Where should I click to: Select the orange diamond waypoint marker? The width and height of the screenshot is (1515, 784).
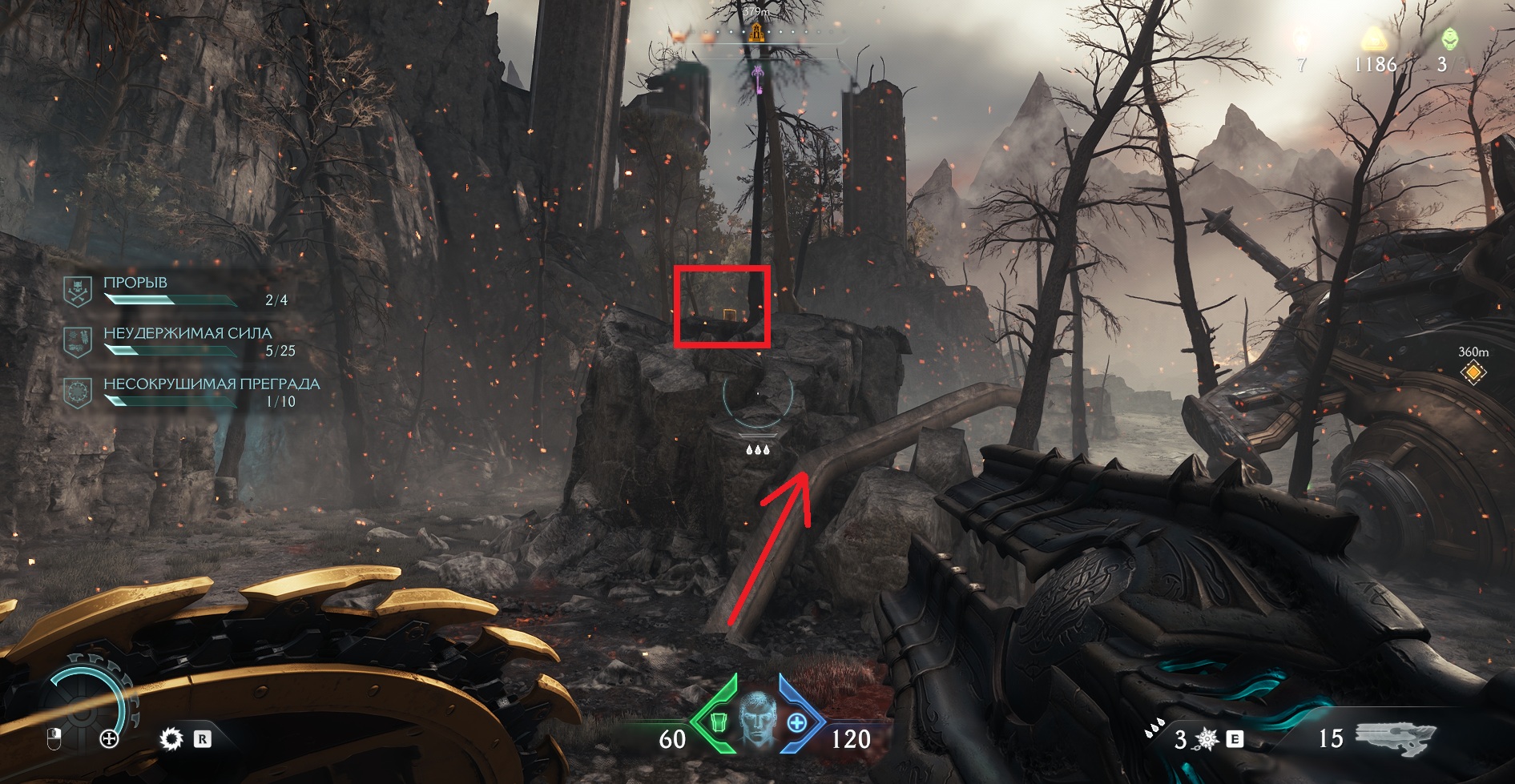click(1473, 372)
